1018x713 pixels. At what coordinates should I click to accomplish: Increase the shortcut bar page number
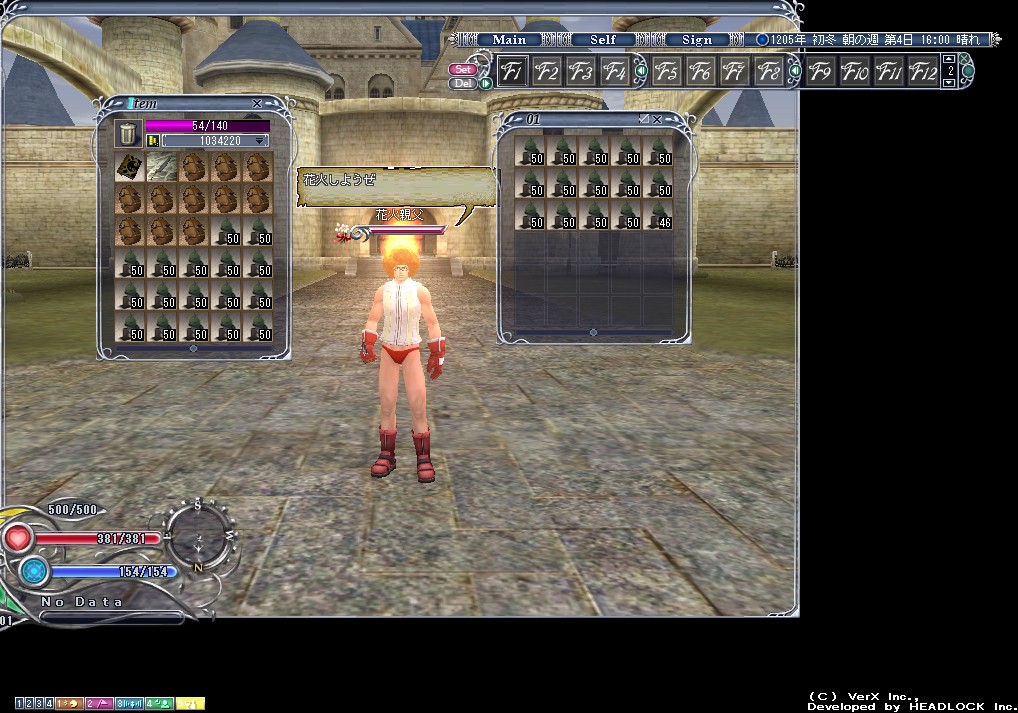(949, 61)
